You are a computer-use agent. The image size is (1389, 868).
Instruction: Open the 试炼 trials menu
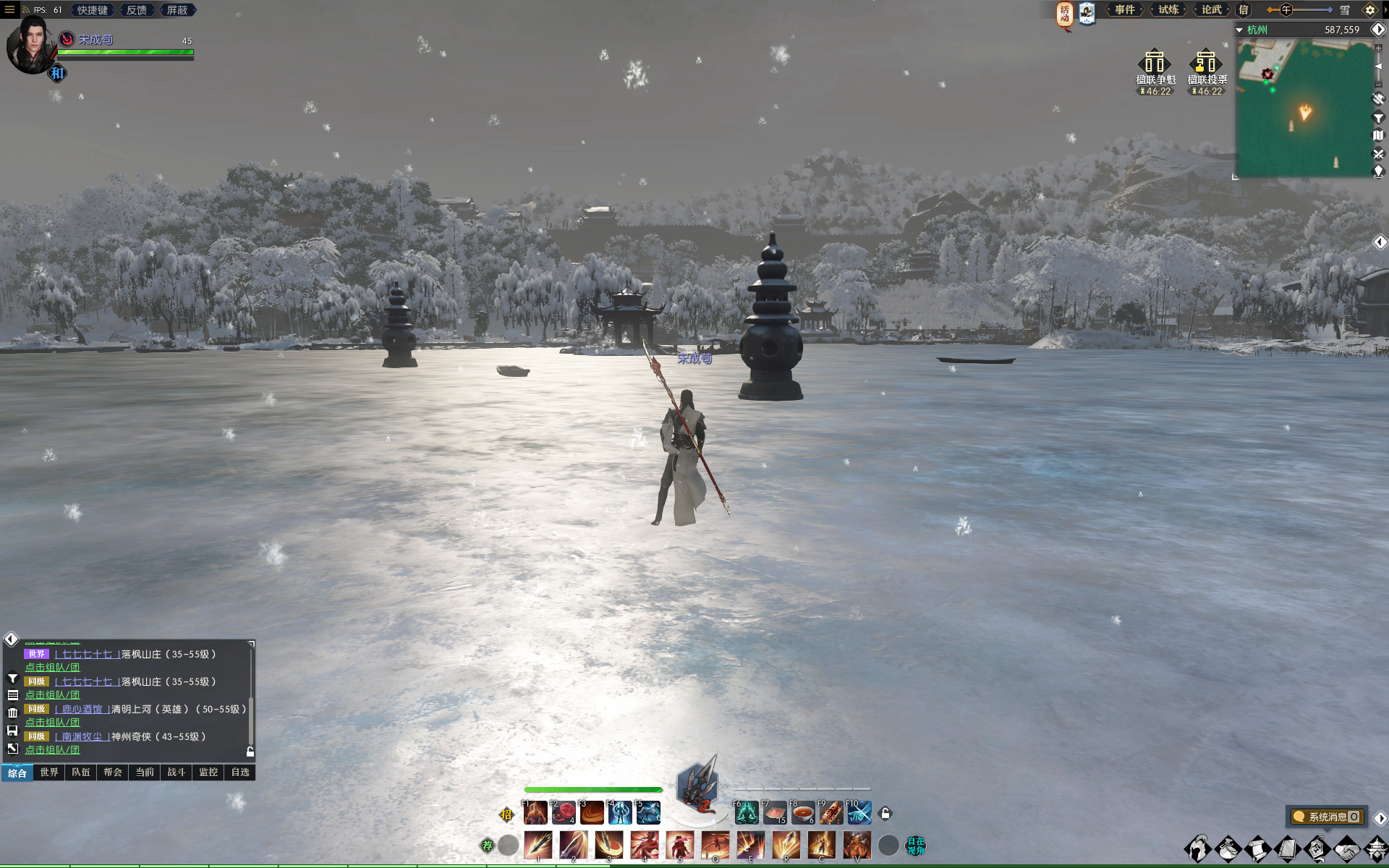1168,10
